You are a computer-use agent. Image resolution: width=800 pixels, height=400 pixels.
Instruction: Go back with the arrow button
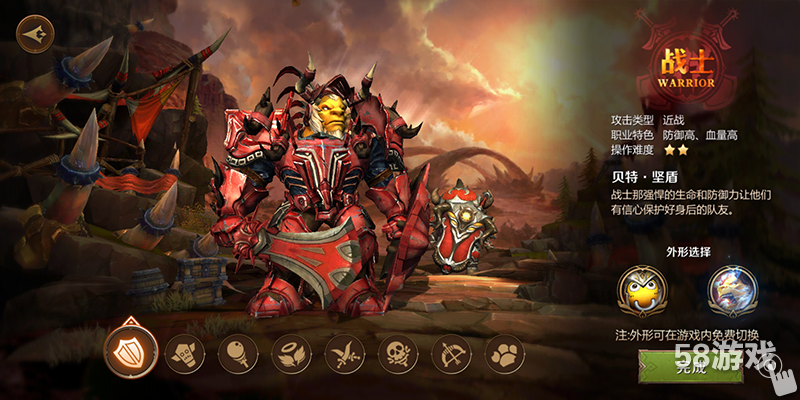click(34, 31)
